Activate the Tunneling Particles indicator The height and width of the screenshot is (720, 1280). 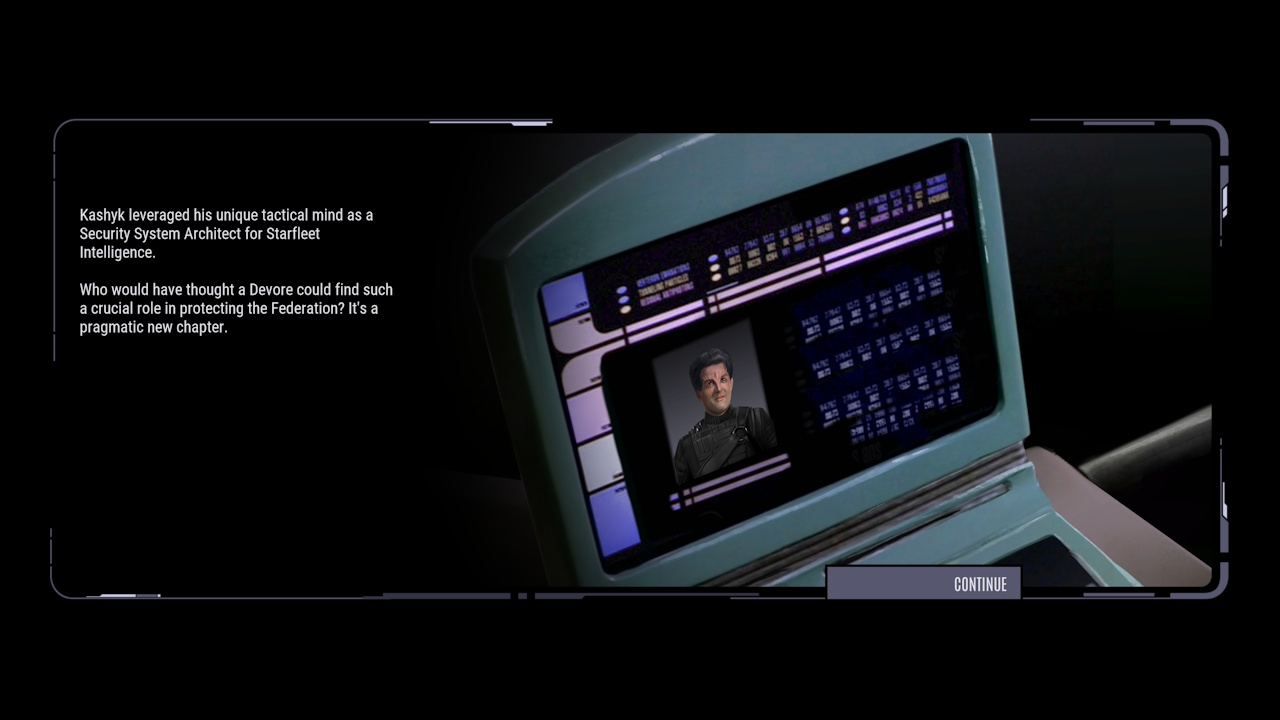[623, 300]
